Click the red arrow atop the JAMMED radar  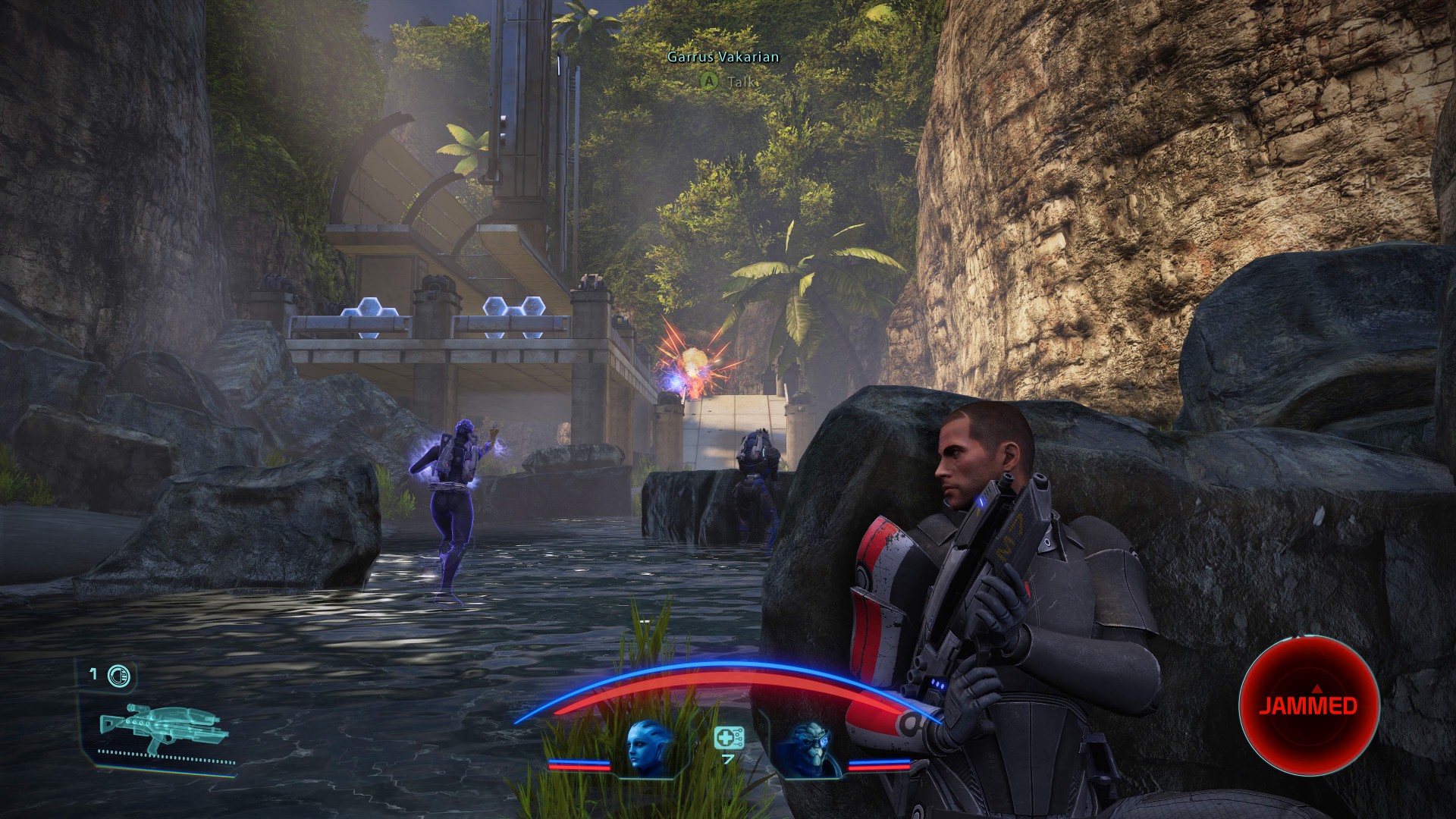1317,689
